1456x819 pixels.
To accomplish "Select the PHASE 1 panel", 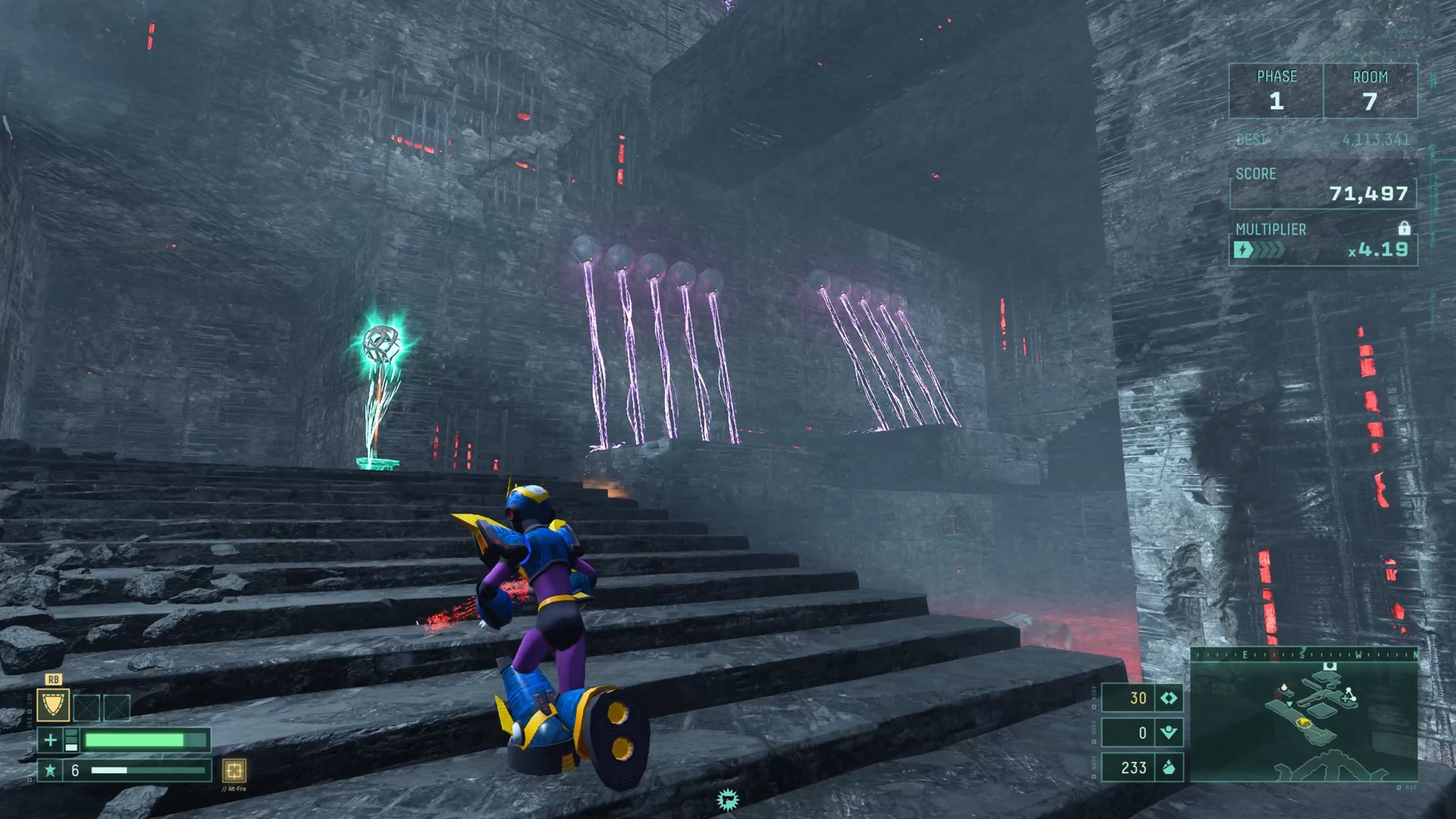I will [x=1278, y=91].
